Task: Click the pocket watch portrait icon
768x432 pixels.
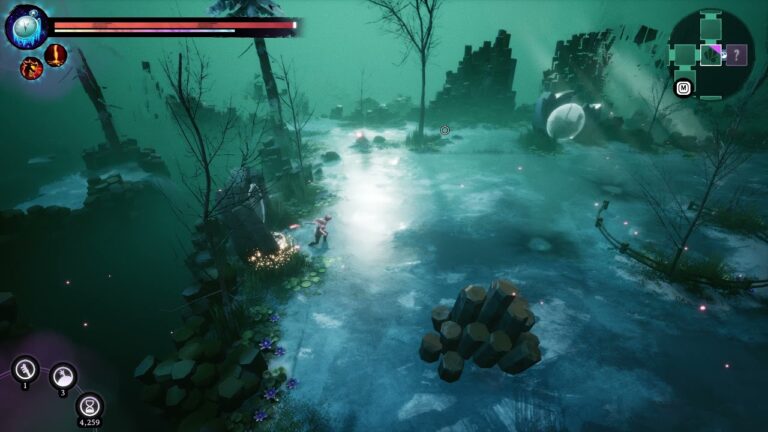Action: 26,26
